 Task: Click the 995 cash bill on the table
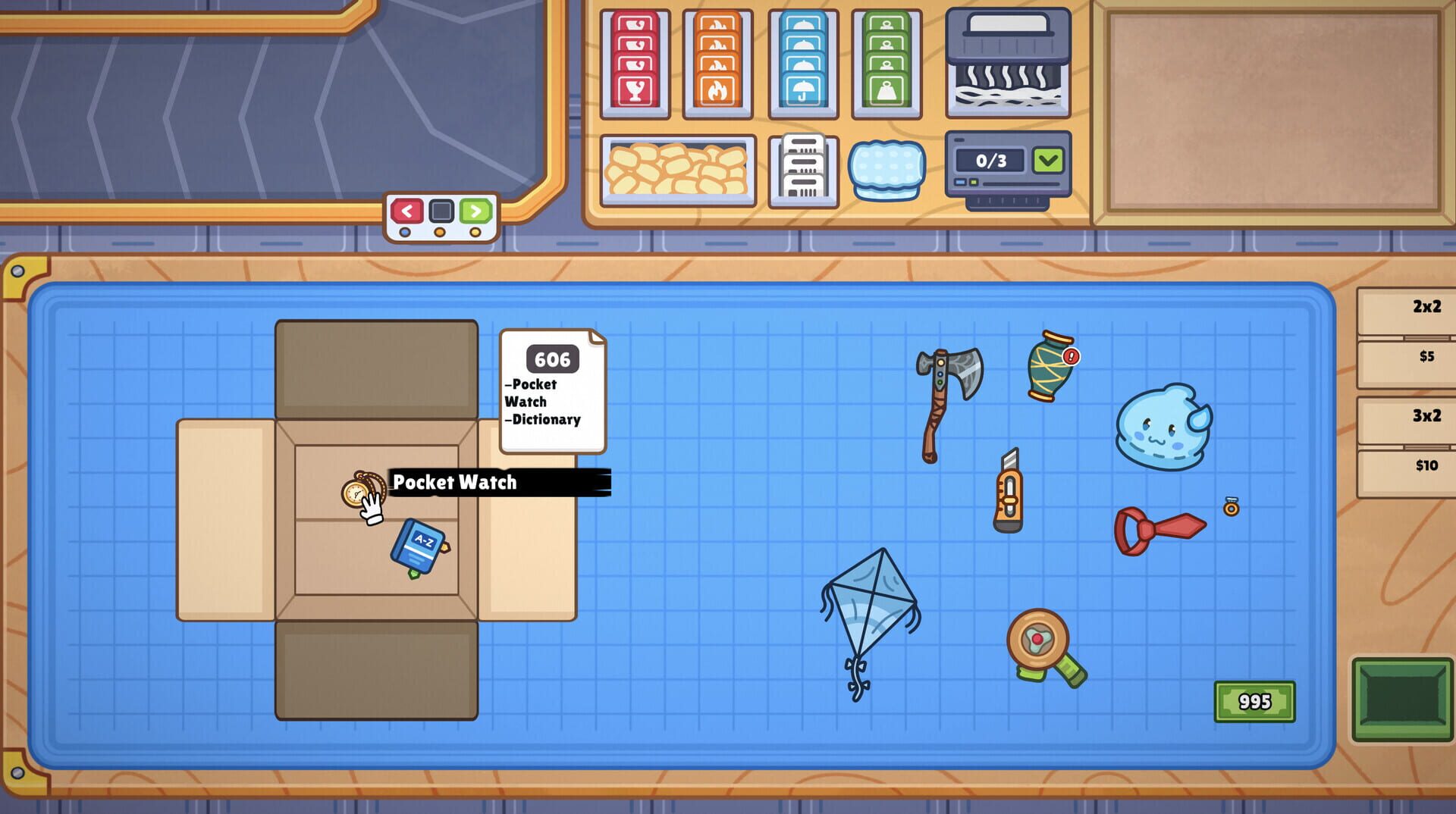1254,701
